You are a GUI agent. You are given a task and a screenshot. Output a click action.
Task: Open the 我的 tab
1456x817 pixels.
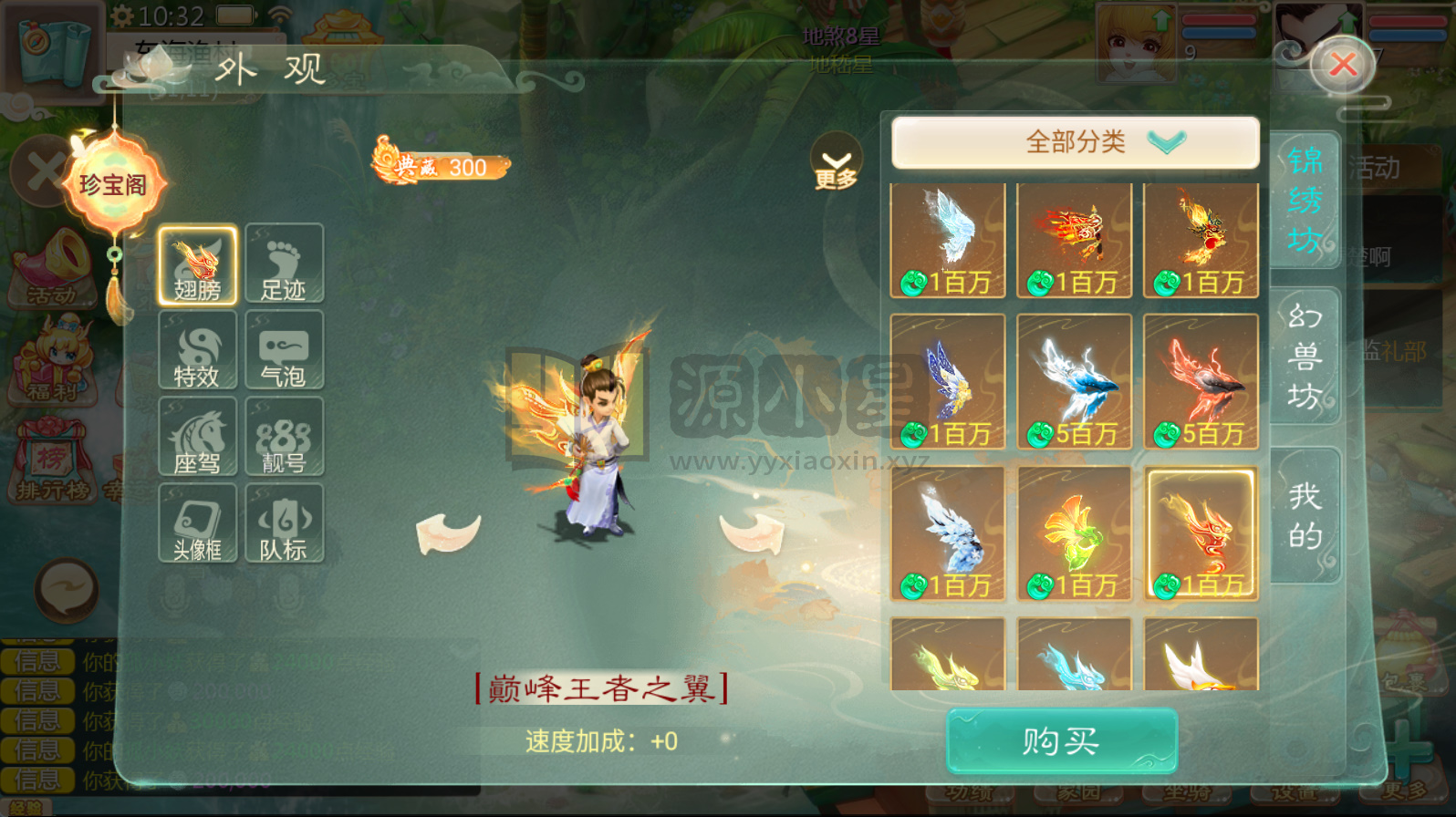(1306, 515)
